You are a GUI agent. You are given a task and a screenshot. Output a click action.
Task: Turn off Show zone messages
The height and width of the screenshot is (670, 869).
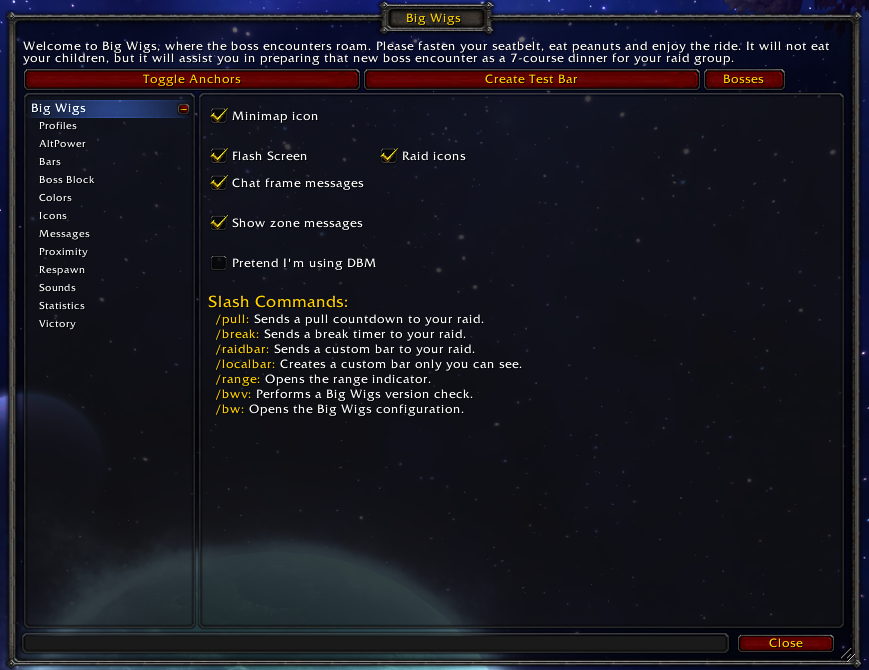click(x=219, y=223)
